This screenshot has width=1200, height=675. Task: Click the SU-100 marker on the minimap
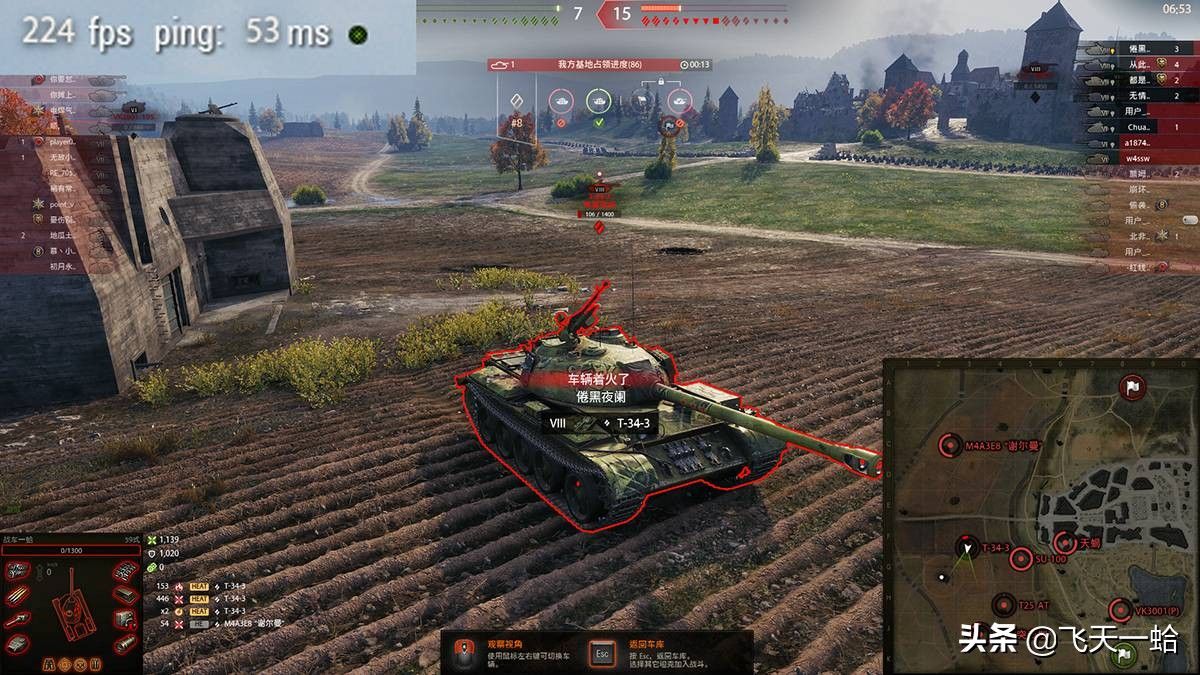[x=1021, y=560]
